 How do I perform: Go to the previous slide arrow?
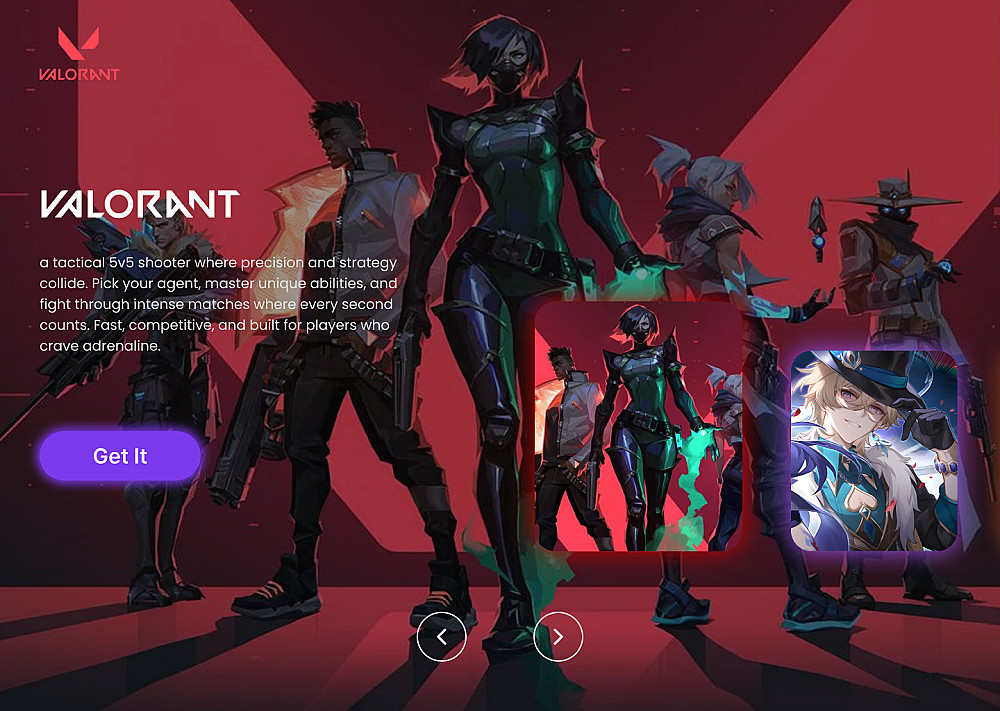click(x=442, y=636)
